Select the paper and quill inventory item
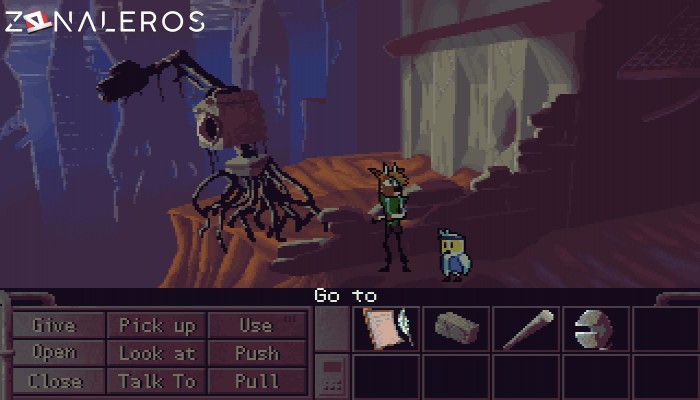This screenshot has width=700, height=400. click(x=386, y=329)
